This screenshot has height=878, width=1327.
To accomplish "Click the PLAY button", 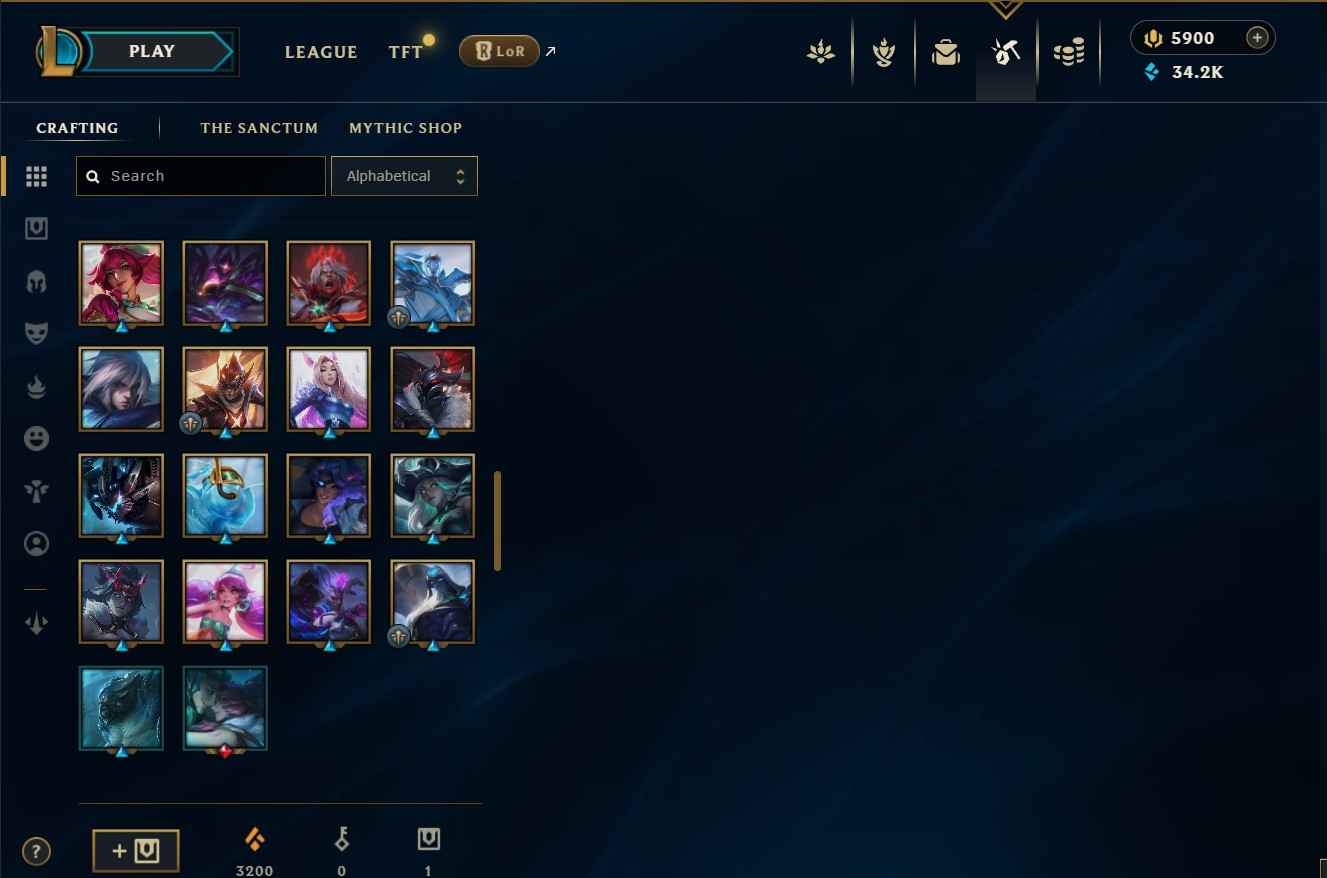I will click(x=151, y=51).
